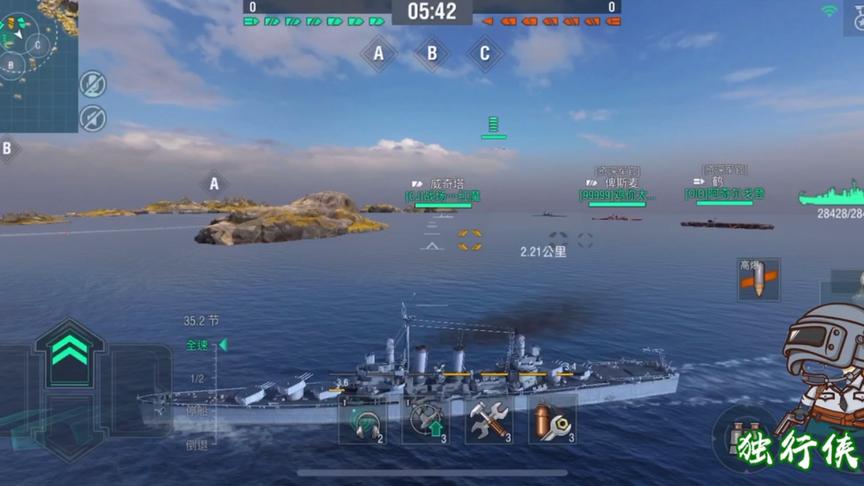
Task: Use the engine boost consumable
Action: [425, 423]
